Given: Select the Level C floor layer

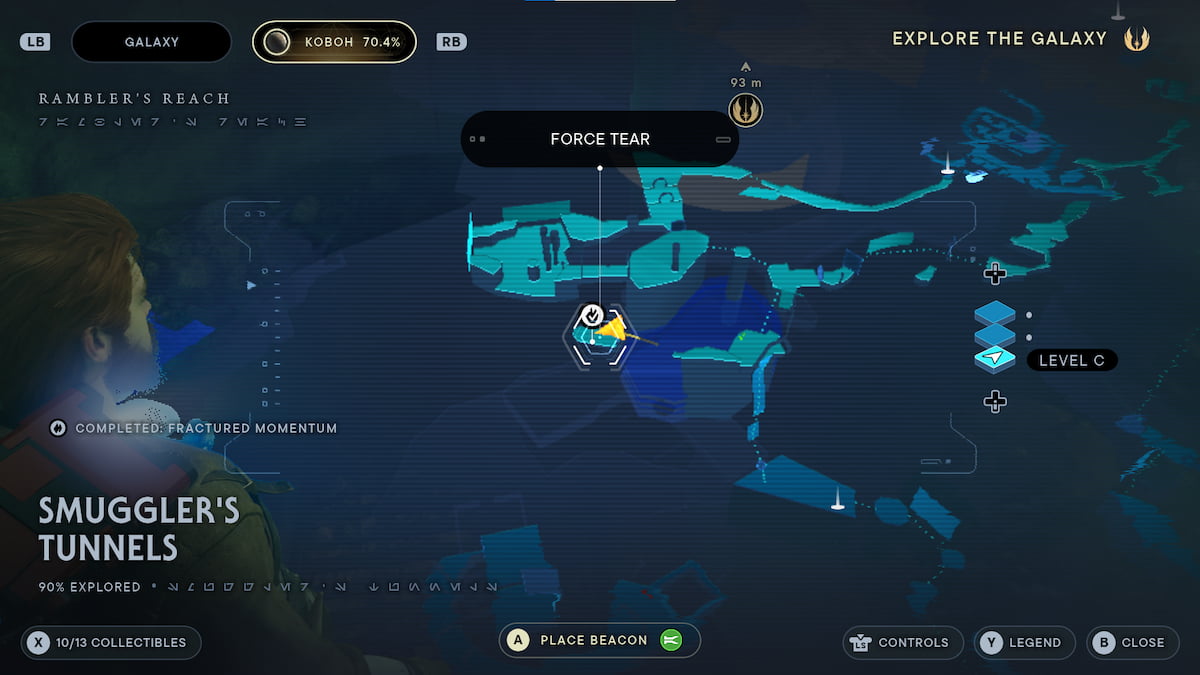Looking at the screenshot, I should [995, 359].
